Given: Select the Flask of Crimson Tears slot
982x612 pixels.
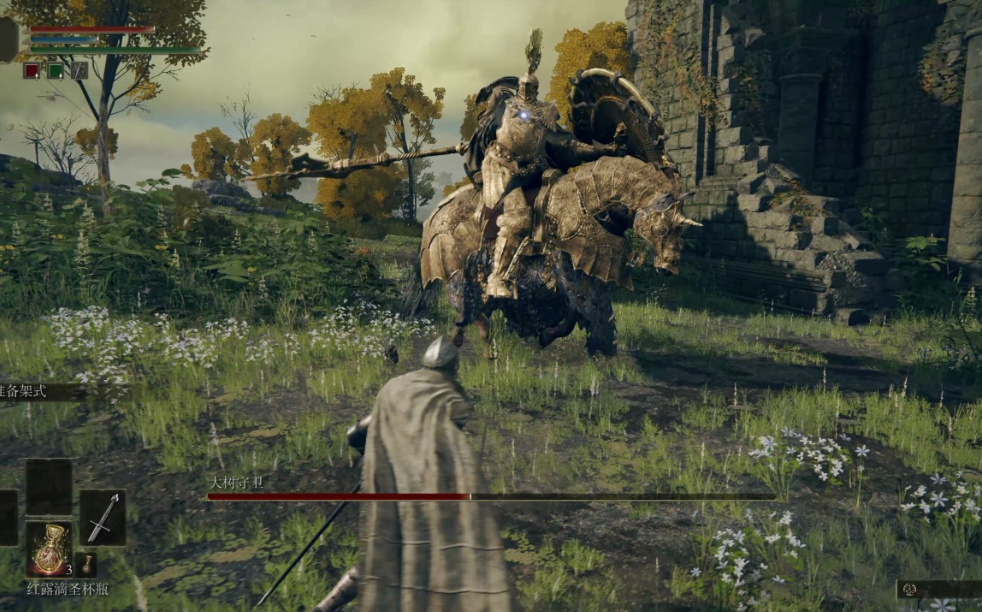Looking at the screenshot, I should (48, 548).
